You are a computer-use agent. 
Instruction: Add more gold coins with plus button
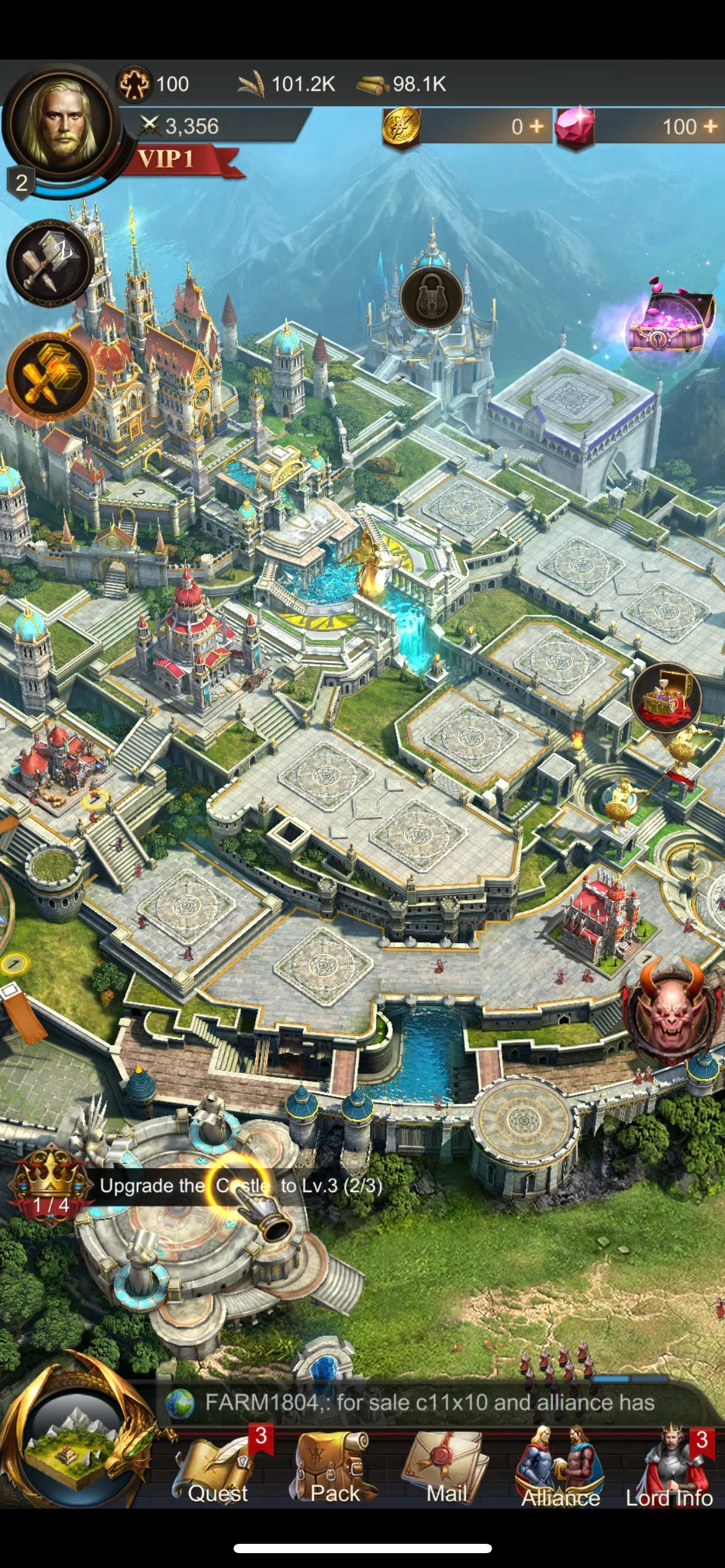pyautogui.click(x=537, y=126)
